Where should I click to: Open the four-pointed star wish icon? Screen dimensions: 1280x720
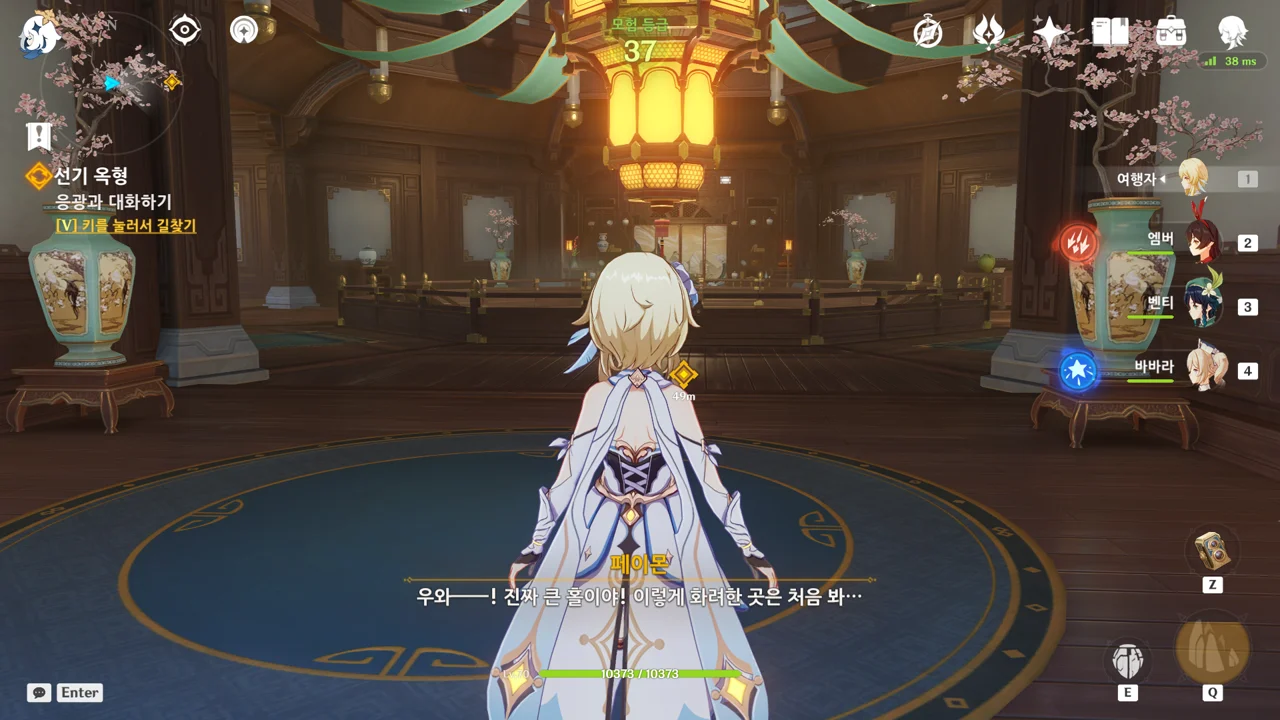tap(1049, 33)
